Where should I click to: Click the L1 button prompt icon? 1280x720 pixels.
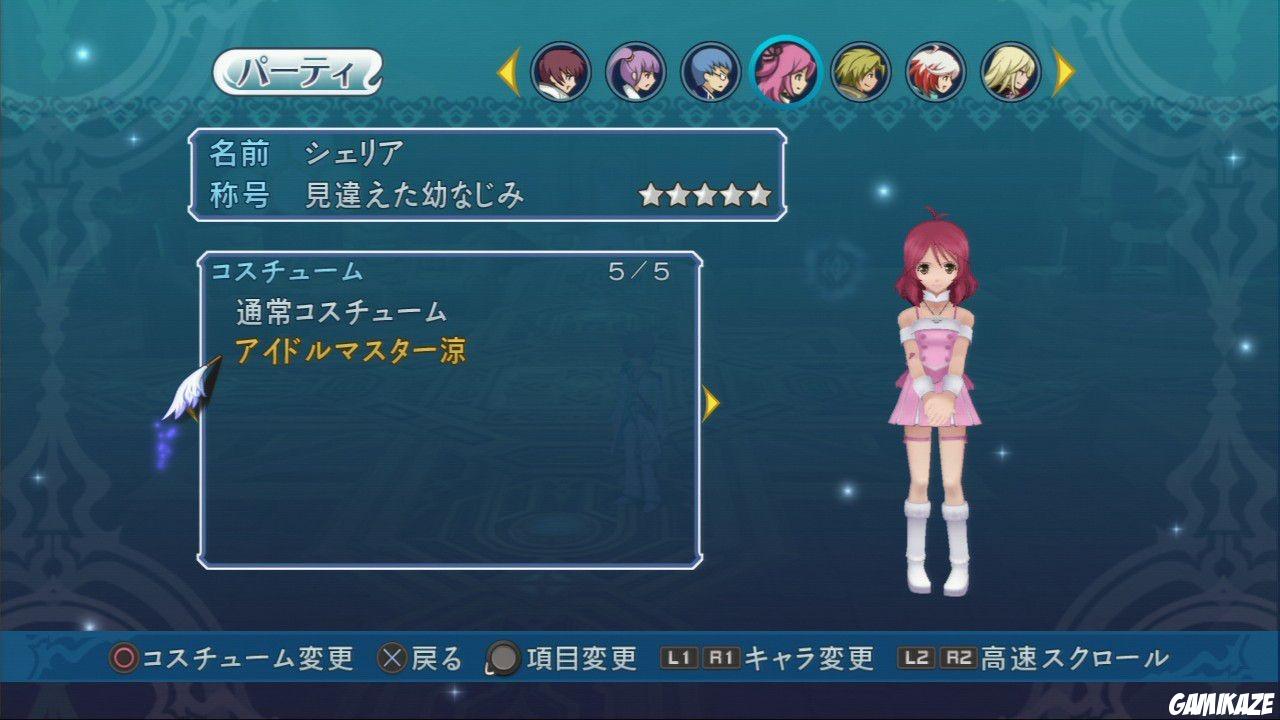(x=679, y=659)
